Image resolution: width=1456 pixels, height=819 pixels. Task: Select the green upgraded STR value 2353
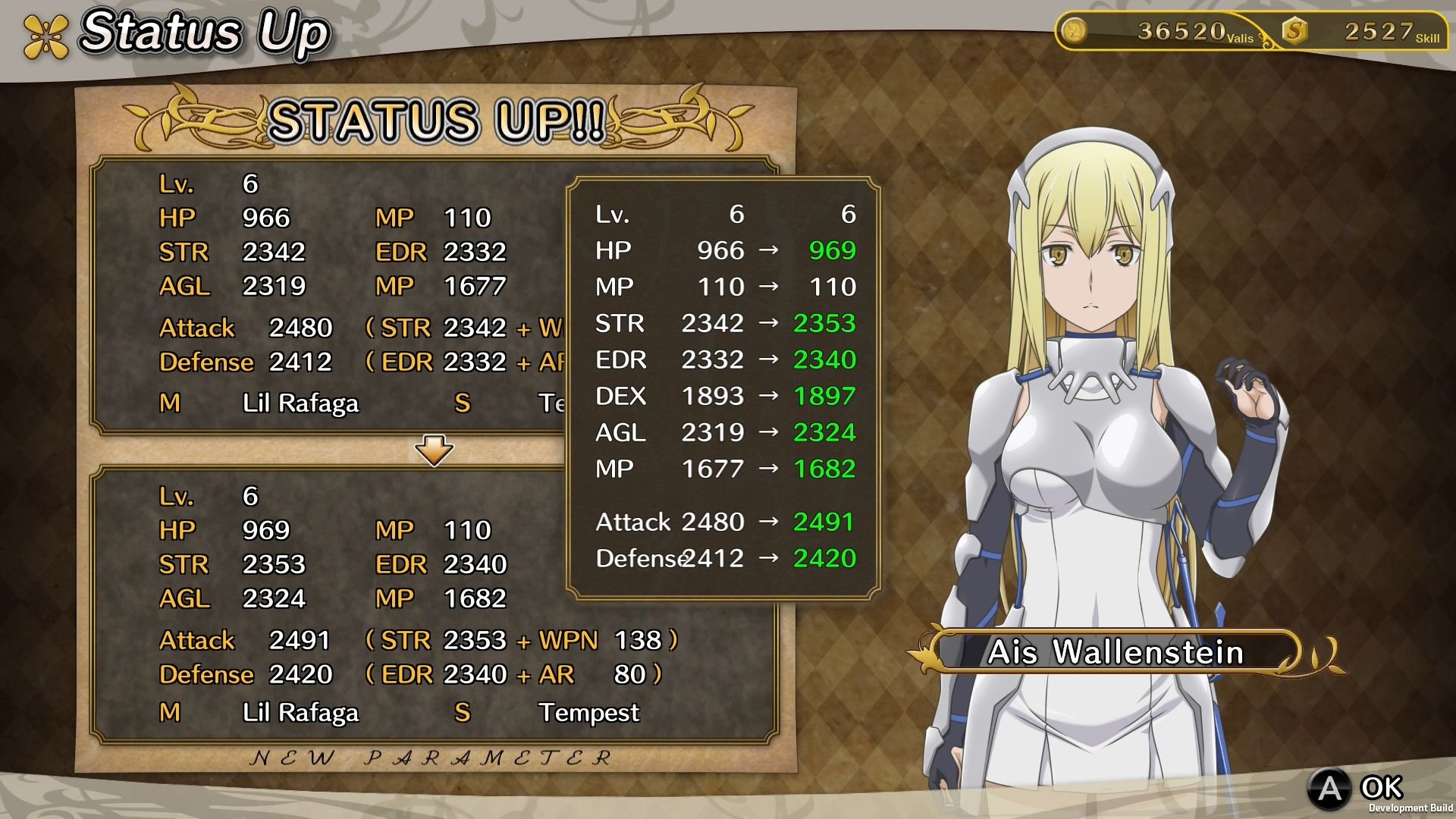[824, 322]
